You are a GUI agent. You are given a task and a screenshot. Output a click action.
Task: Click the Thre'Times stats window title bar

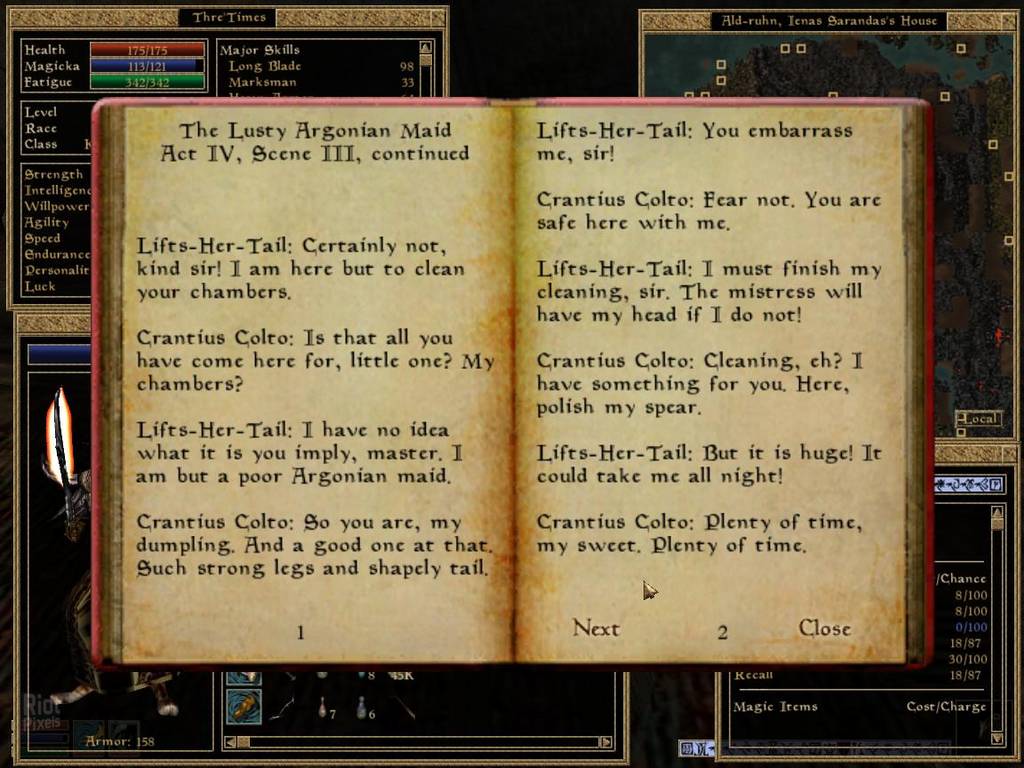(227, 18)
